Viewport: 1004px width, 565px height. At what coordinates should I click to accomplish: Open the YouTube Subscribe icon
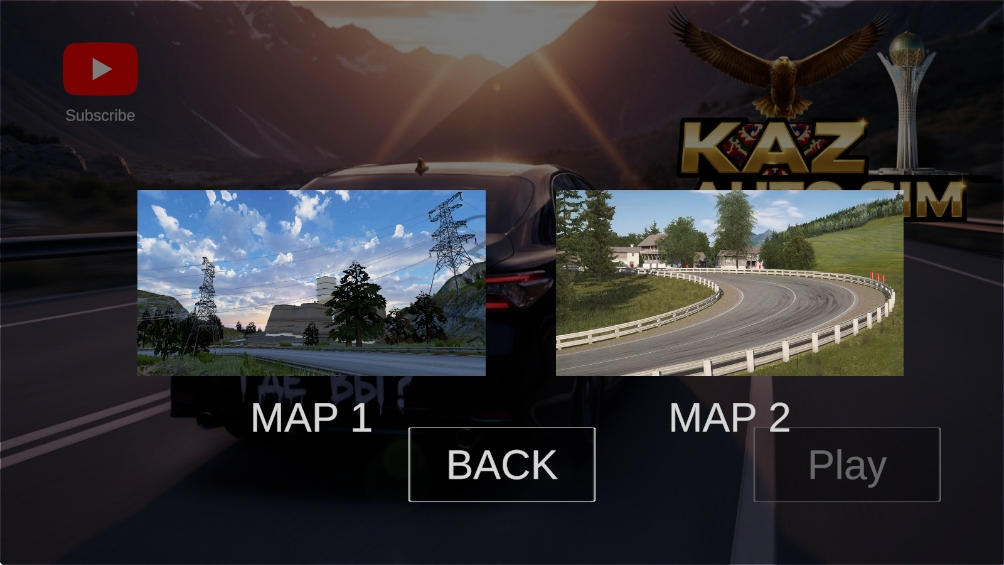(x=100, y=69)
